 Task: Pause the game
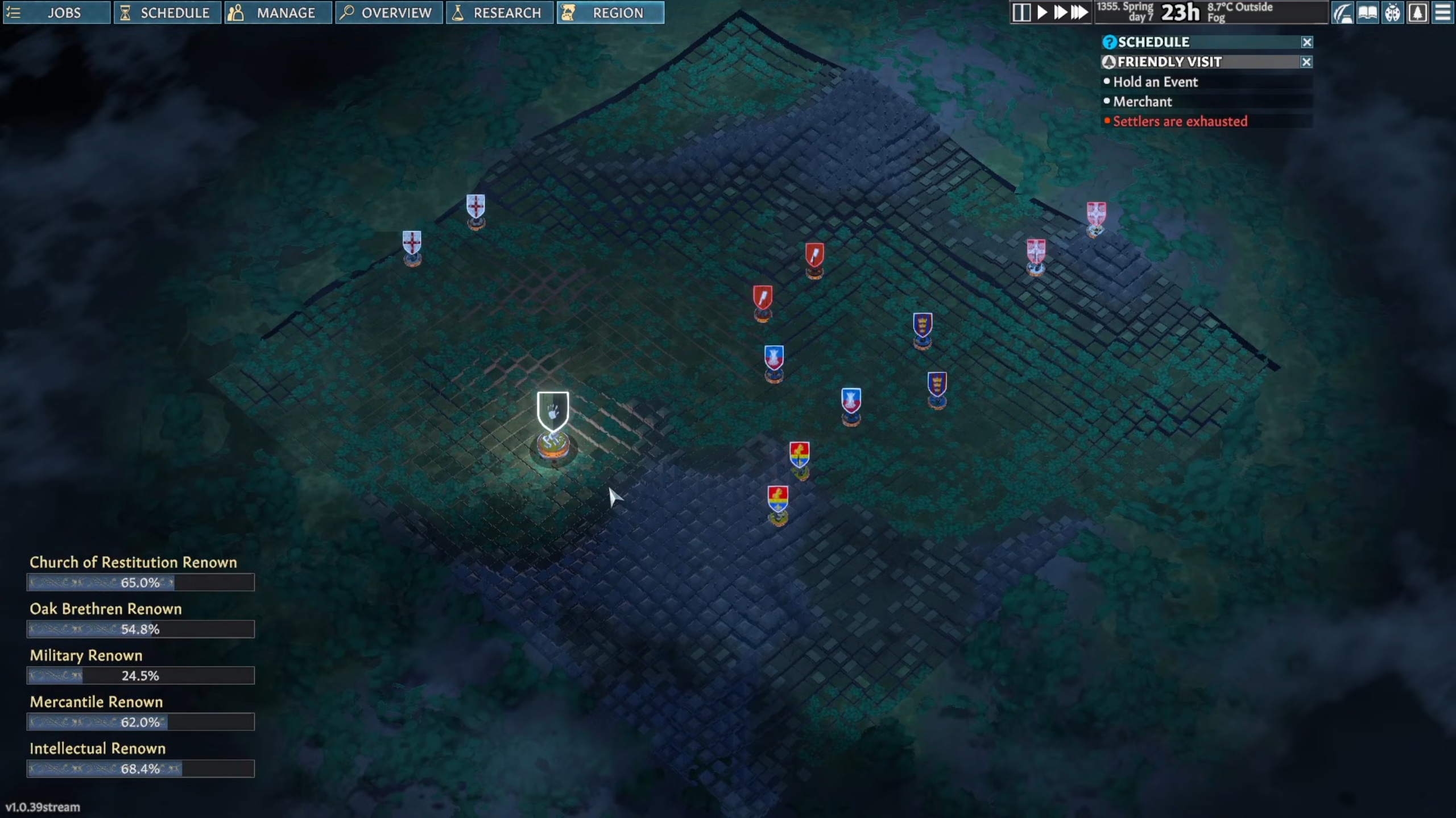[x=1021, y=13]
